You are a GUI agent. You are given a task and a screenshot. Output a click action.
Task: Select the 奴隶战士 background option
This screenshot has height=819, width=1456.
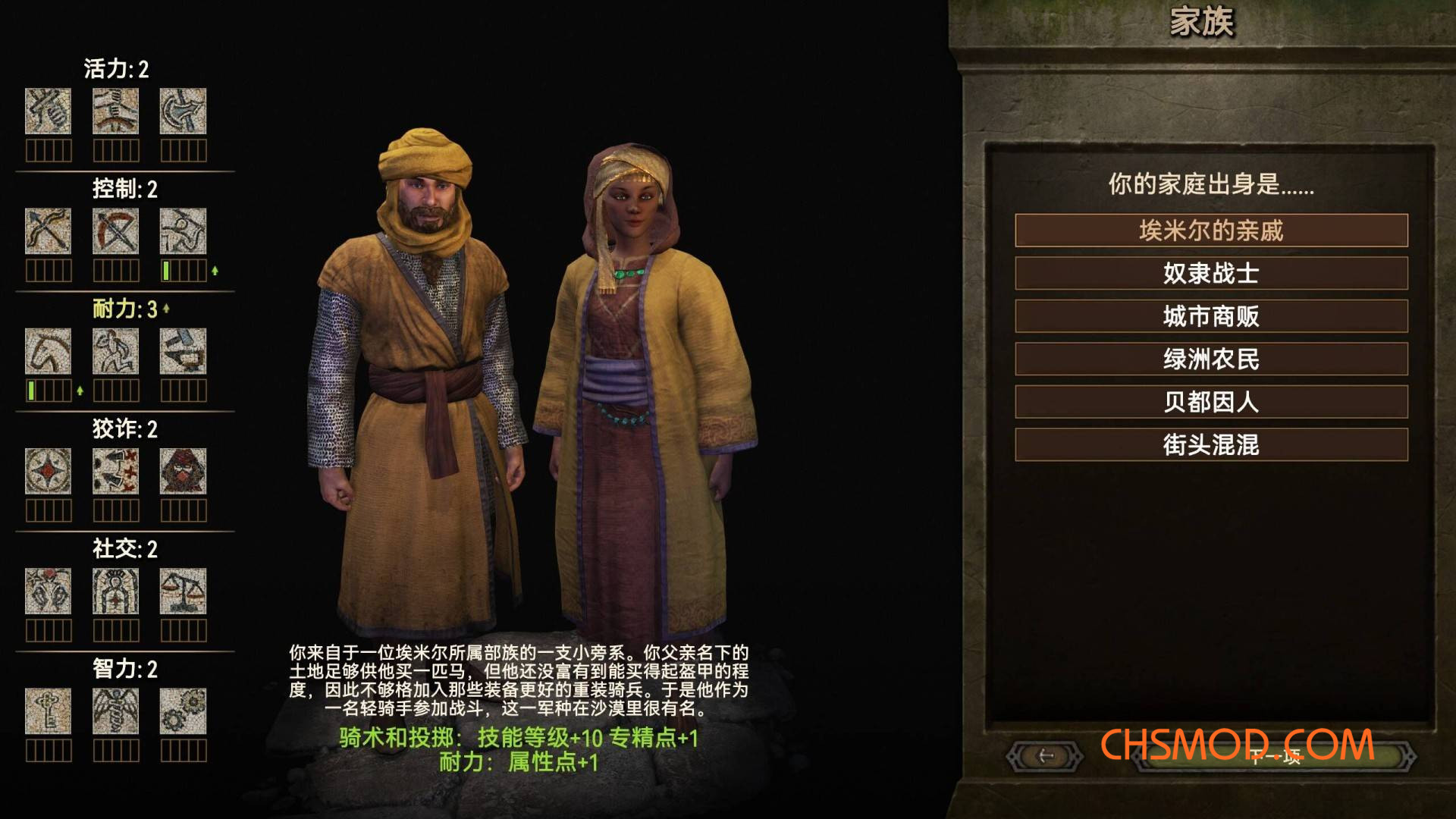[1209, 274]
